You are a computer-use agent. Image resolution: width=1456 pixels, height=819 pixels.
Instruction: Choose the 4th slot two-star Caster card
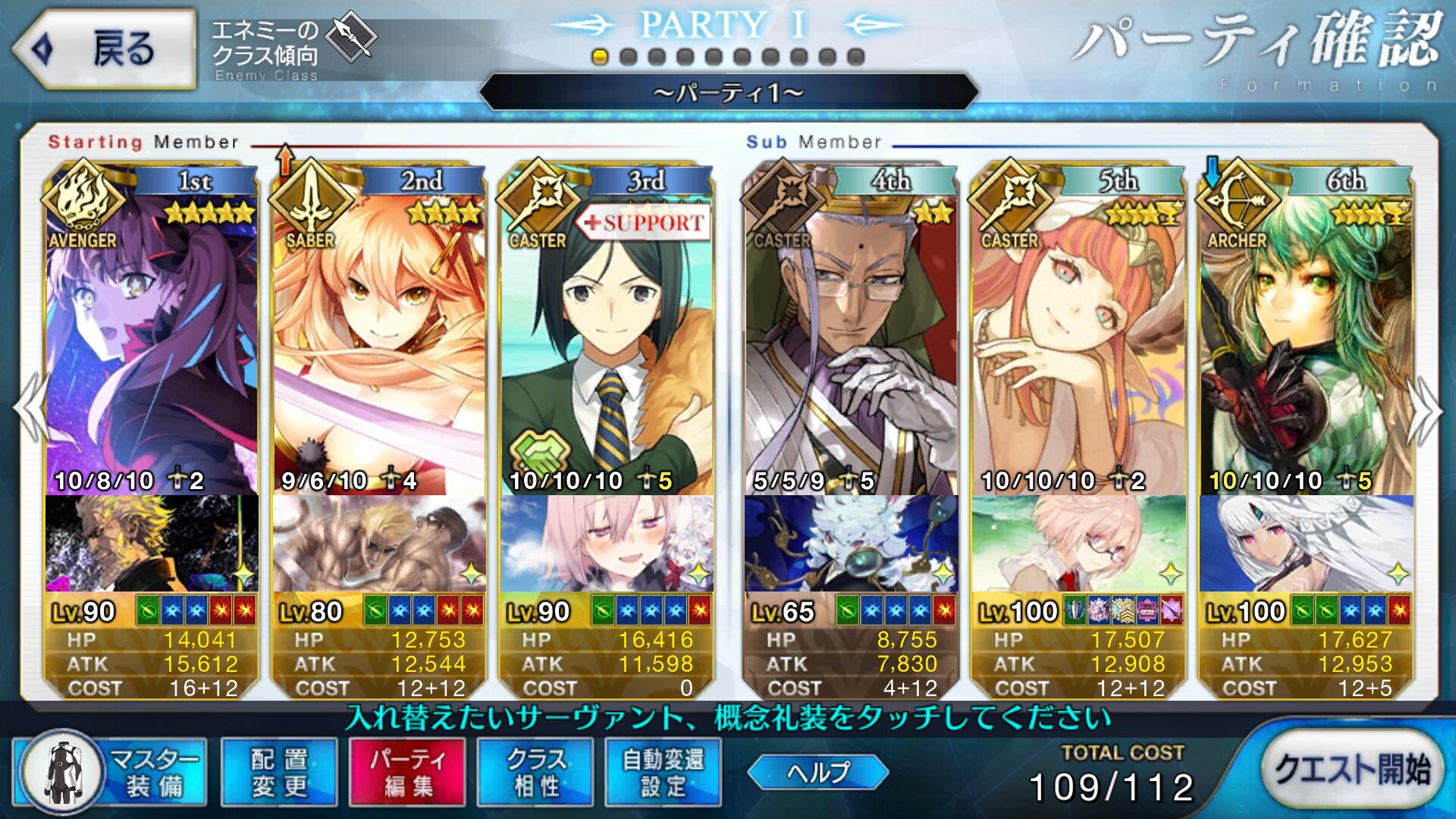851,341
